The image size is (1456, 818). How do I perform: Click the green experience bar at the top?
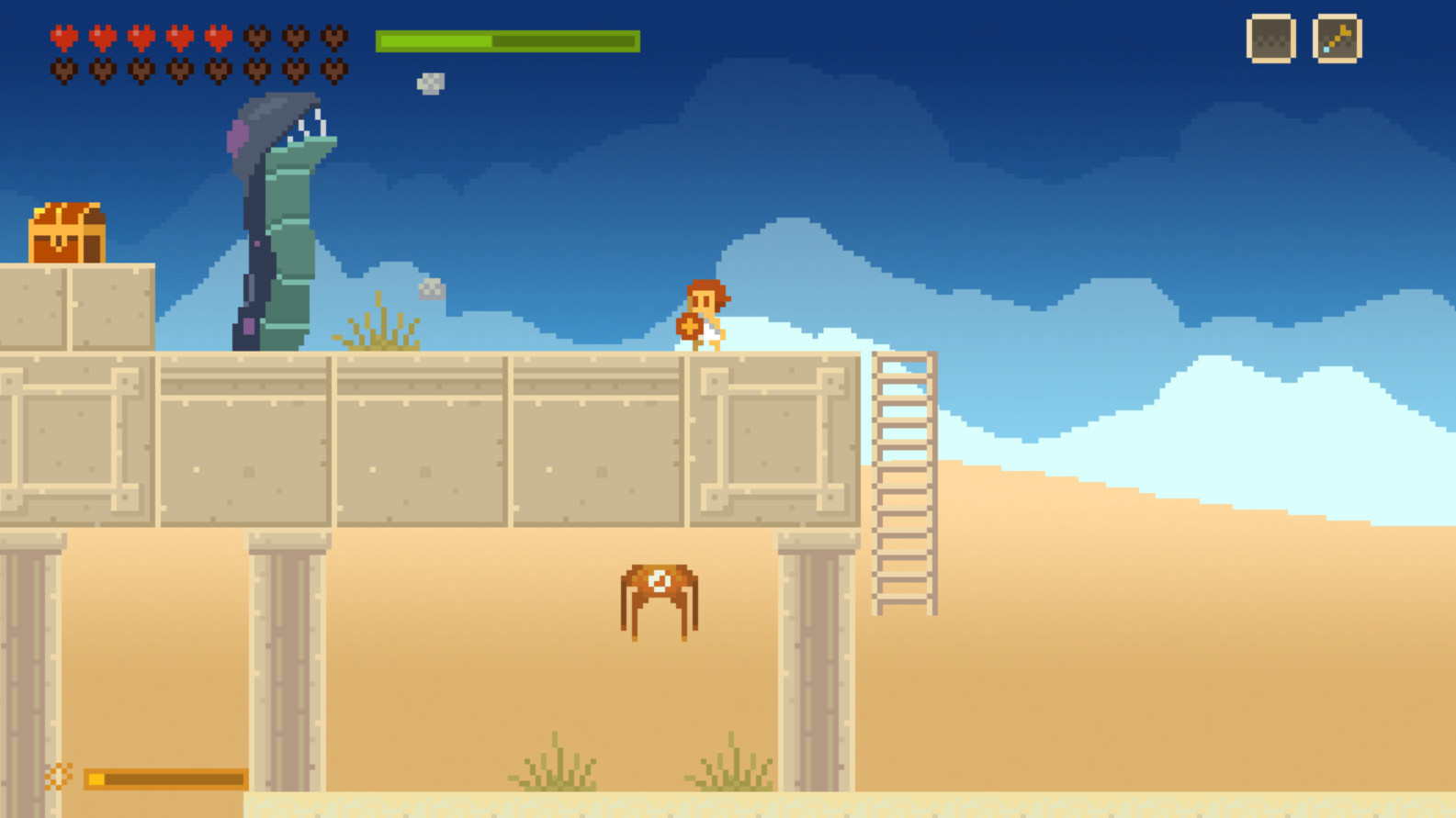point(505,40)
